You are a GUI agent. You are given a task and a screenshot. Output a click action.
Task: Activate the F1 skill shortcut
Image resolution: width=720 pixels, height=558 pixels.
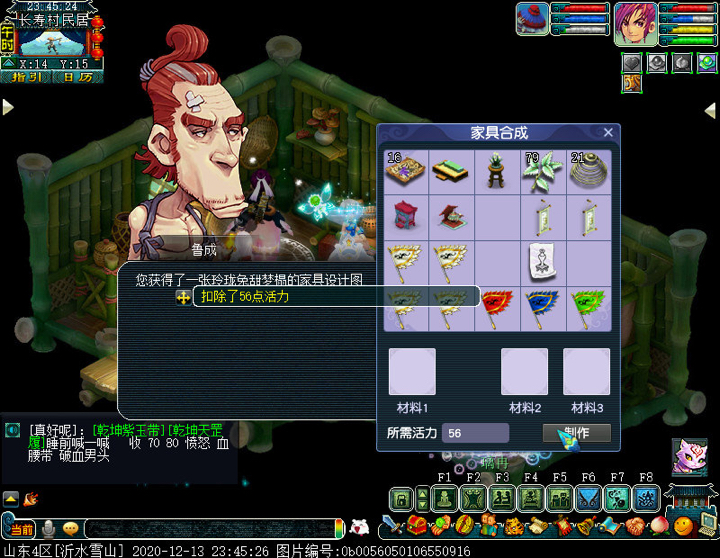445,498
